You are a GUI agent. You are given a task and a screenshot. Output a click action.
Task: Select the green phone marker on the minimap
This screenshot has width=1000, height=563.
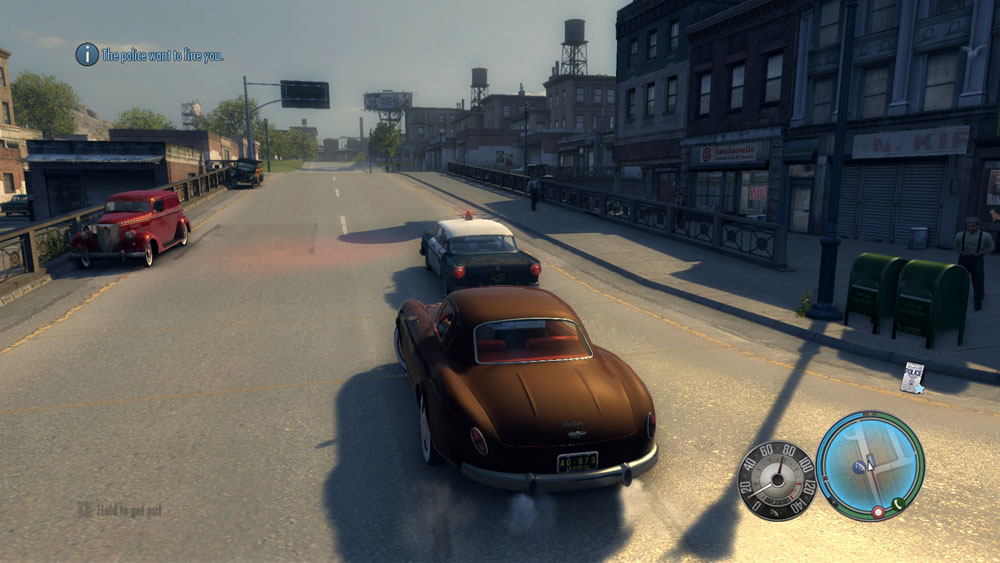pyautogui.click(x=897, y=504)
